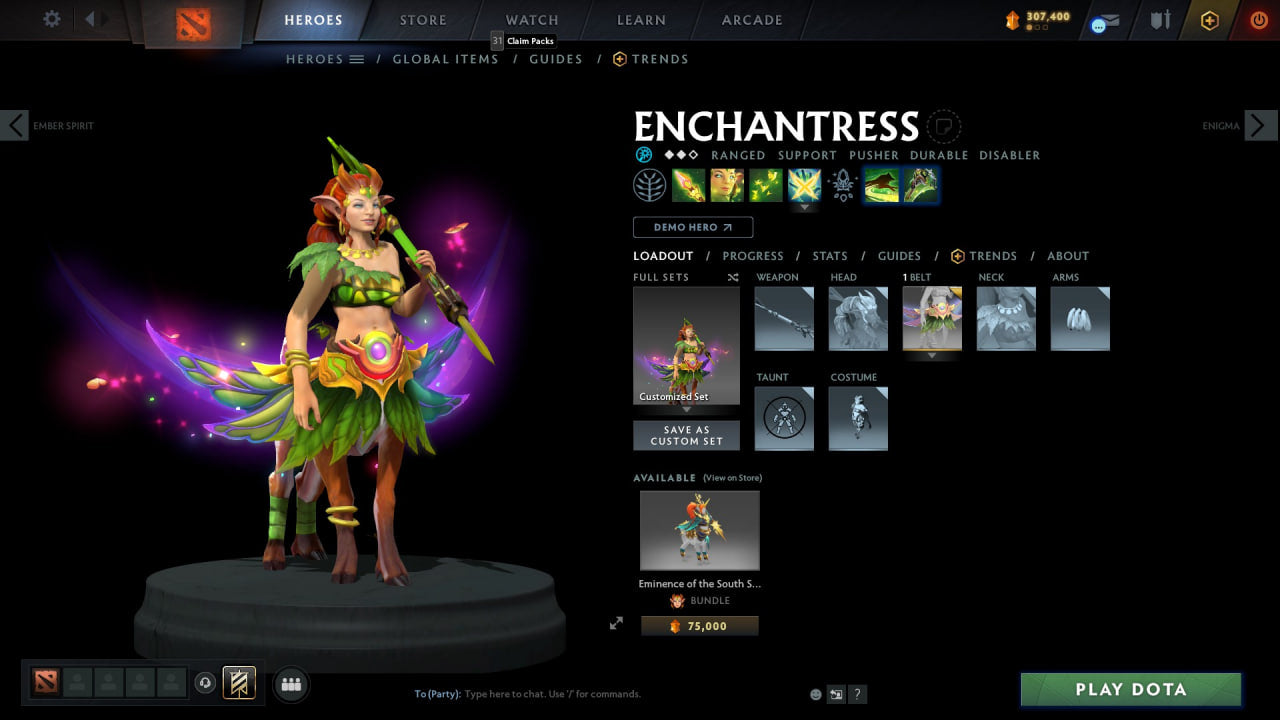Image resolution: width=1280 pixels, height=720 pixels.
Task: Open notifications via the envelope icon
Action: point(1109,20)
